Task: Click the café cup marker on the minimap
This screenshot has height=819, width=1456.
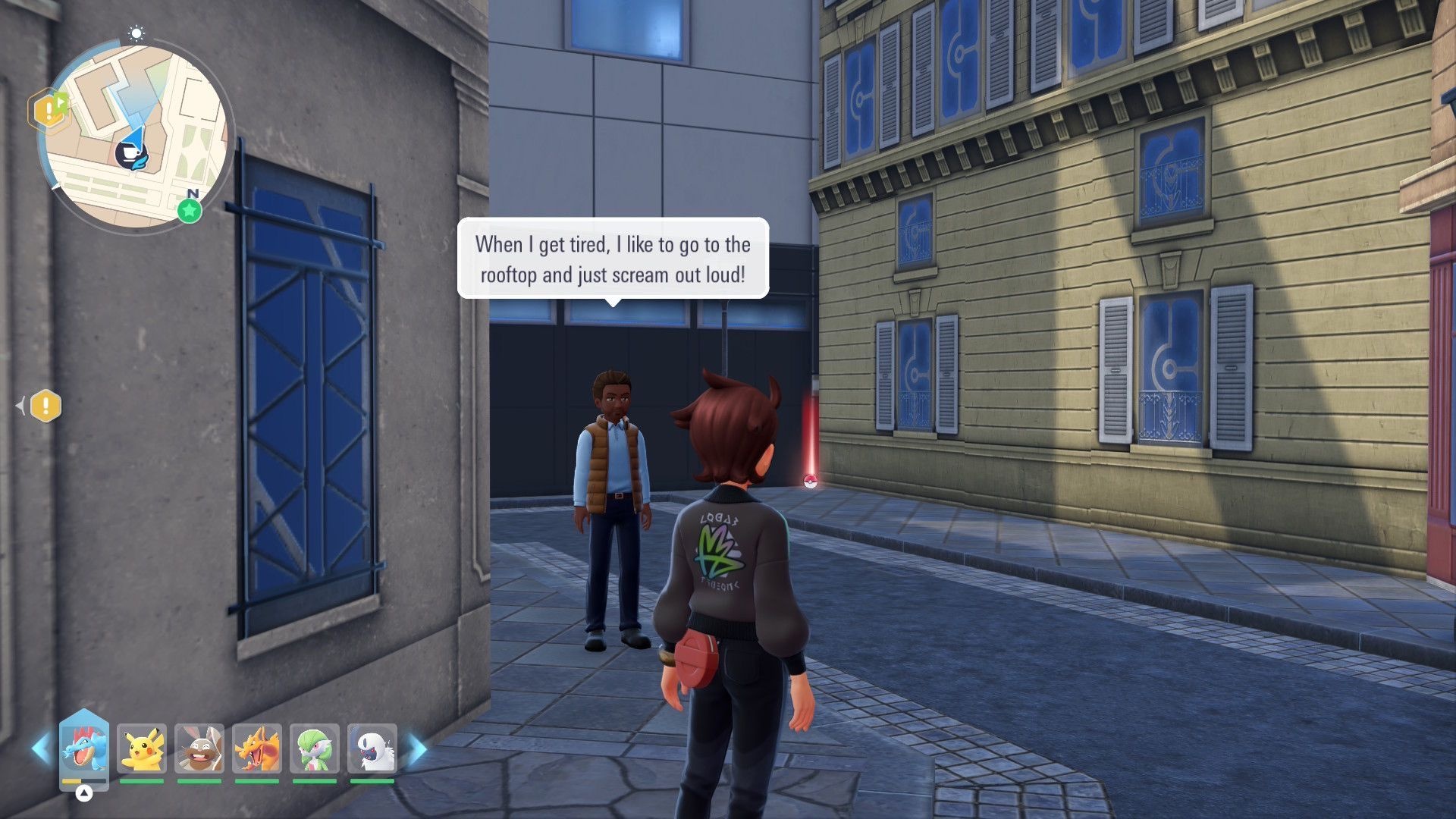Action: point(130,154)
